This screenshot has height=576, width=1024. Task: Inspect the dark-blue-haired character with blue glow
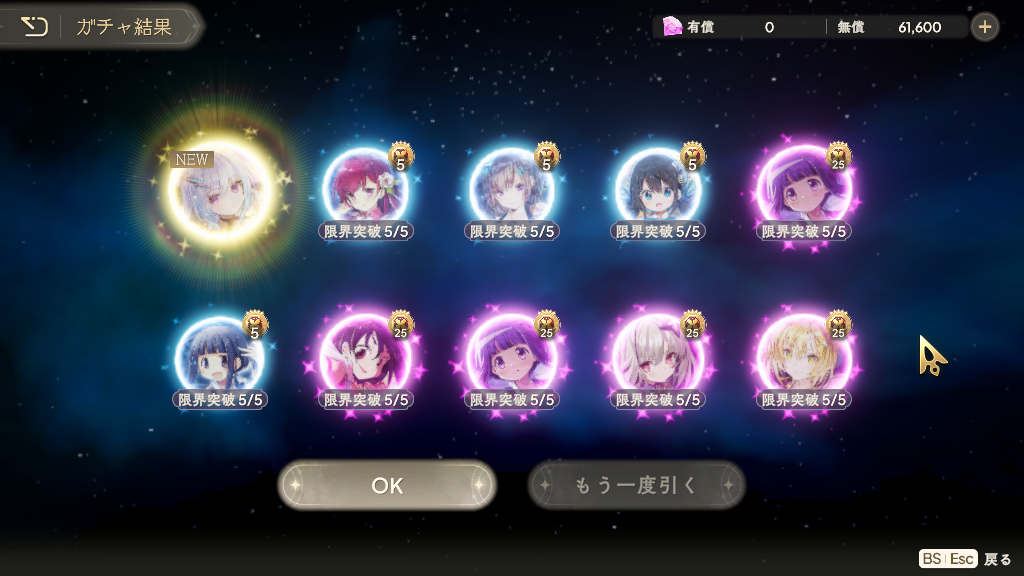pos(219,357)
